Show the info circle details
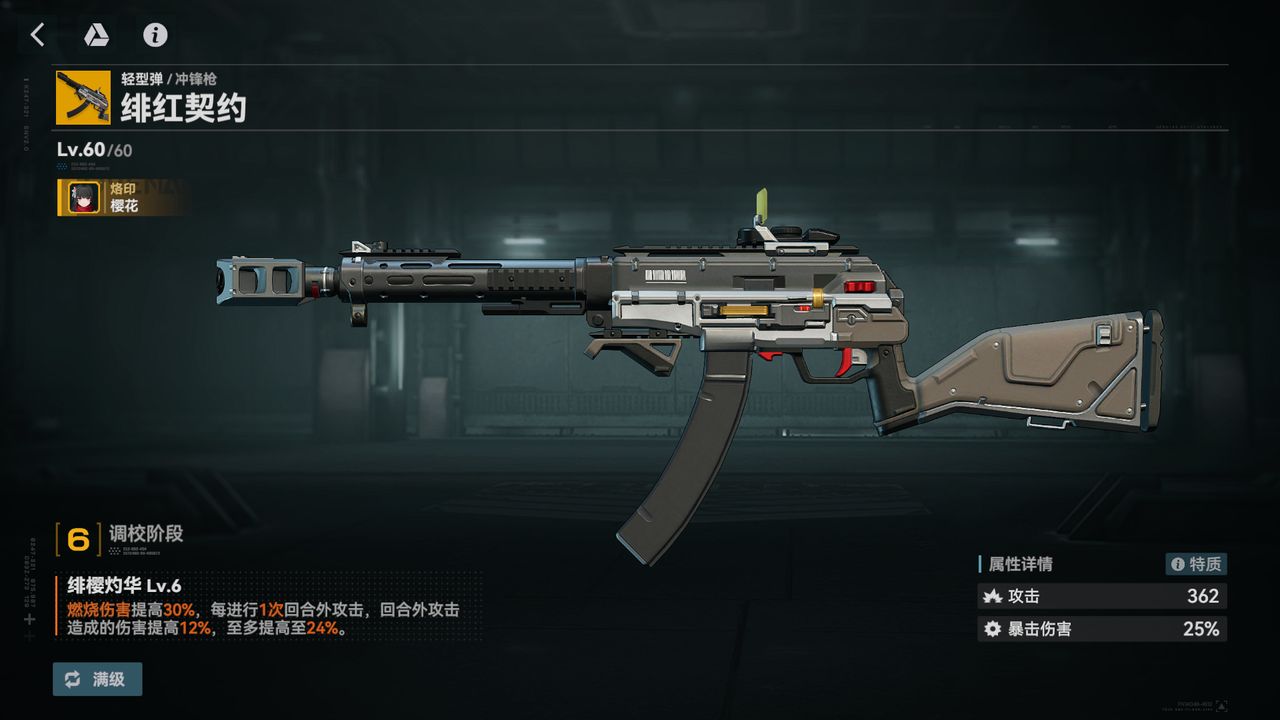The height and width of the screenshot is (720, 1280). click(155, 35)
